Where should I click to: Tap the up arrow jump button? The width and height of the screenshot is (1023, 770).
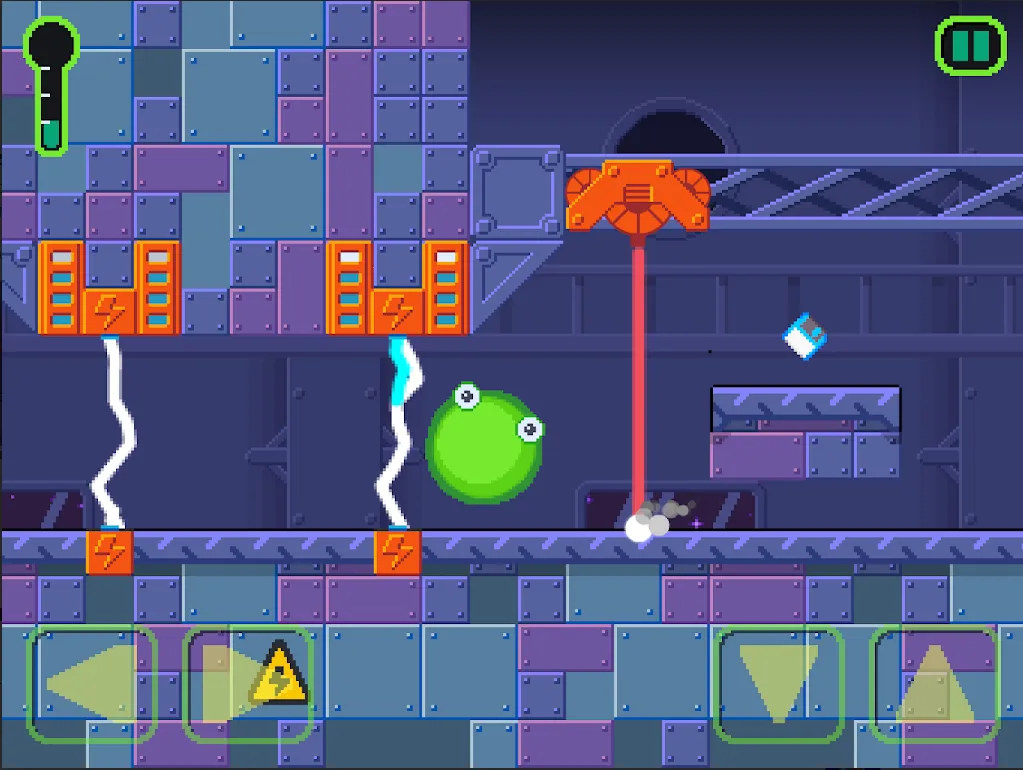[935, 684]
